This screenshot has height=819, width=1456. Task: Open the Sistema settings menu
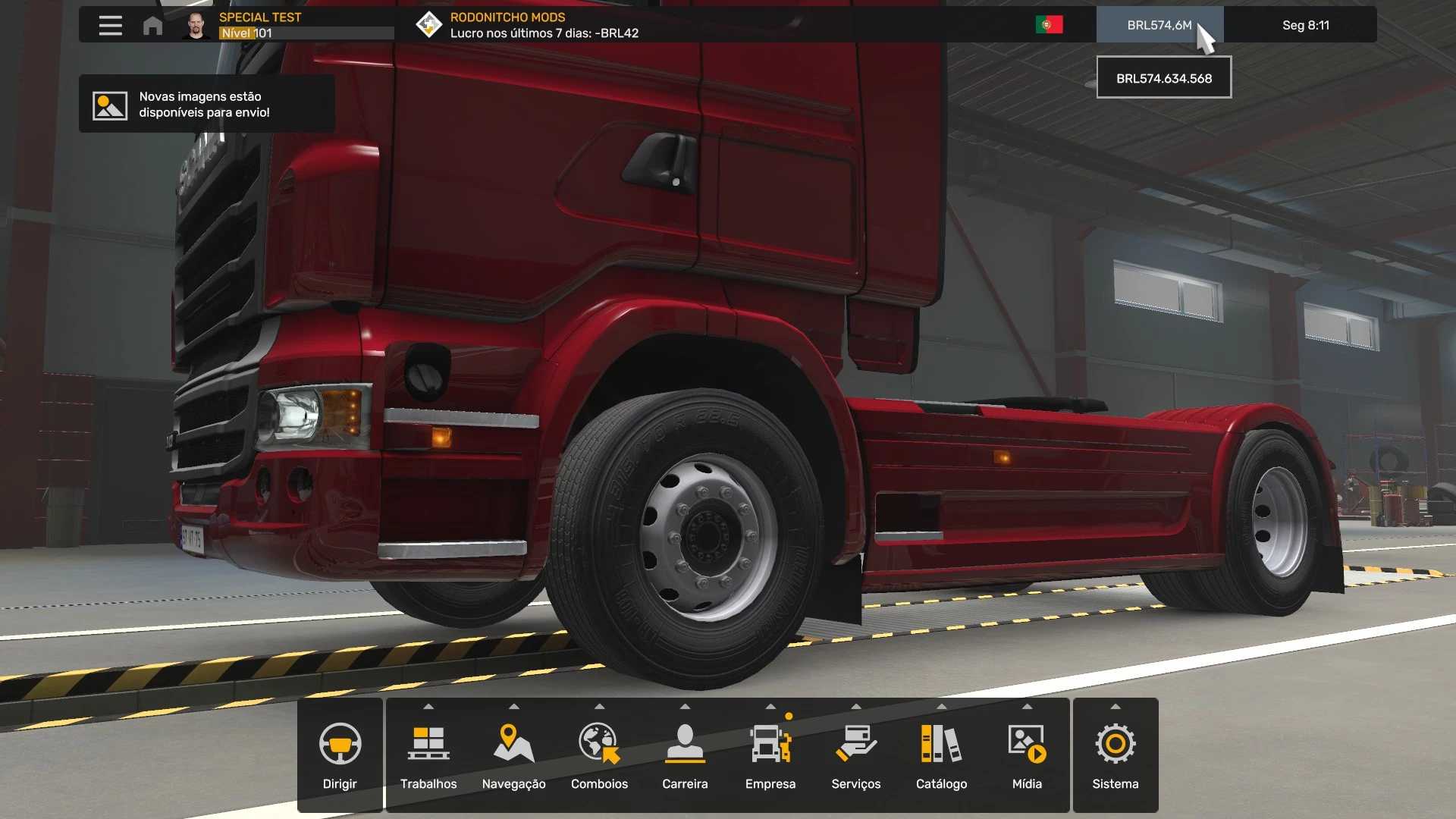pyautogui.click(x=1116, y=755)
